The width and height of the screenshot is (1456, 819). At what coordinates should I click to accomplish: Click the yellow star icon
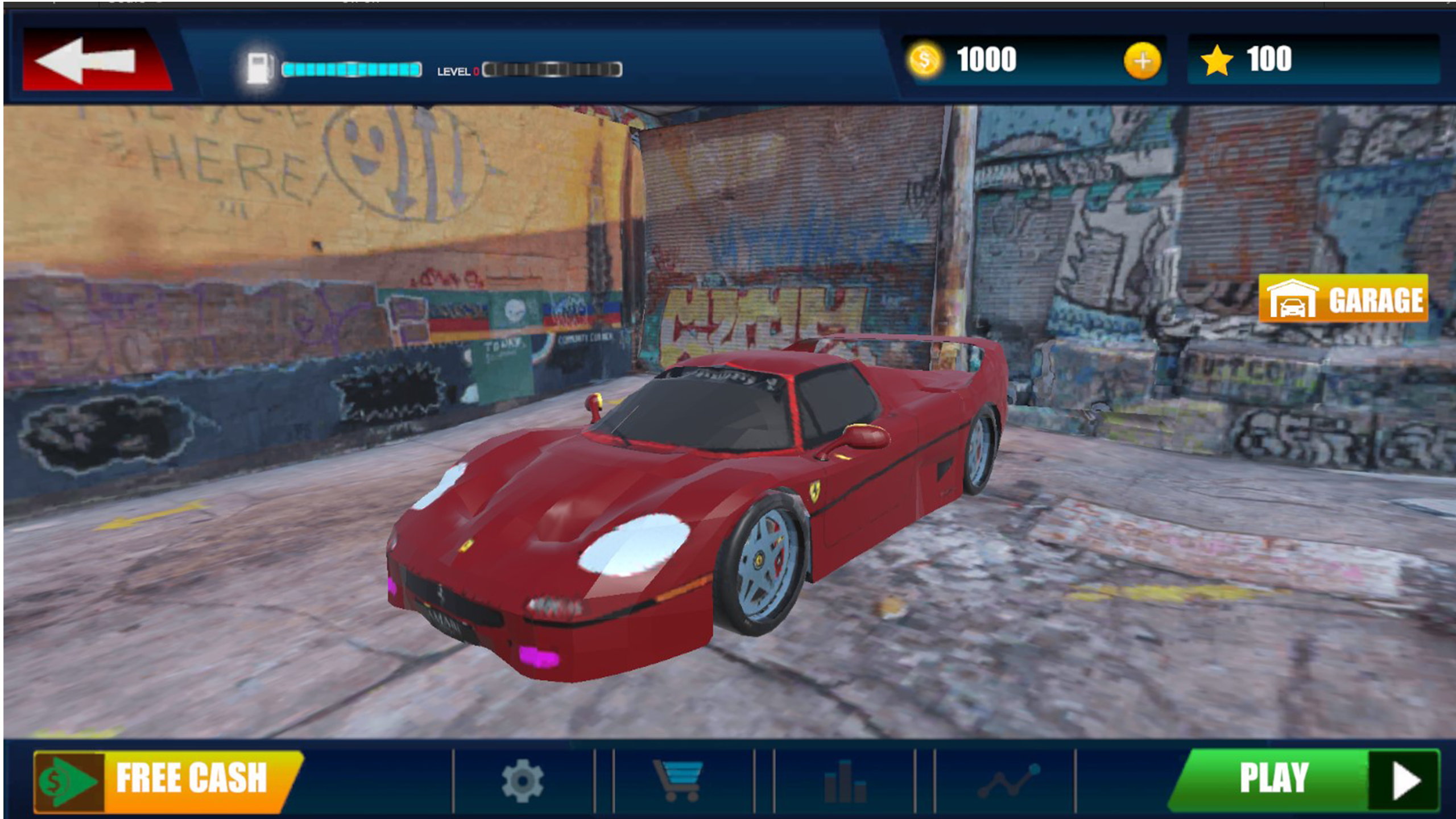(1218, 59)
